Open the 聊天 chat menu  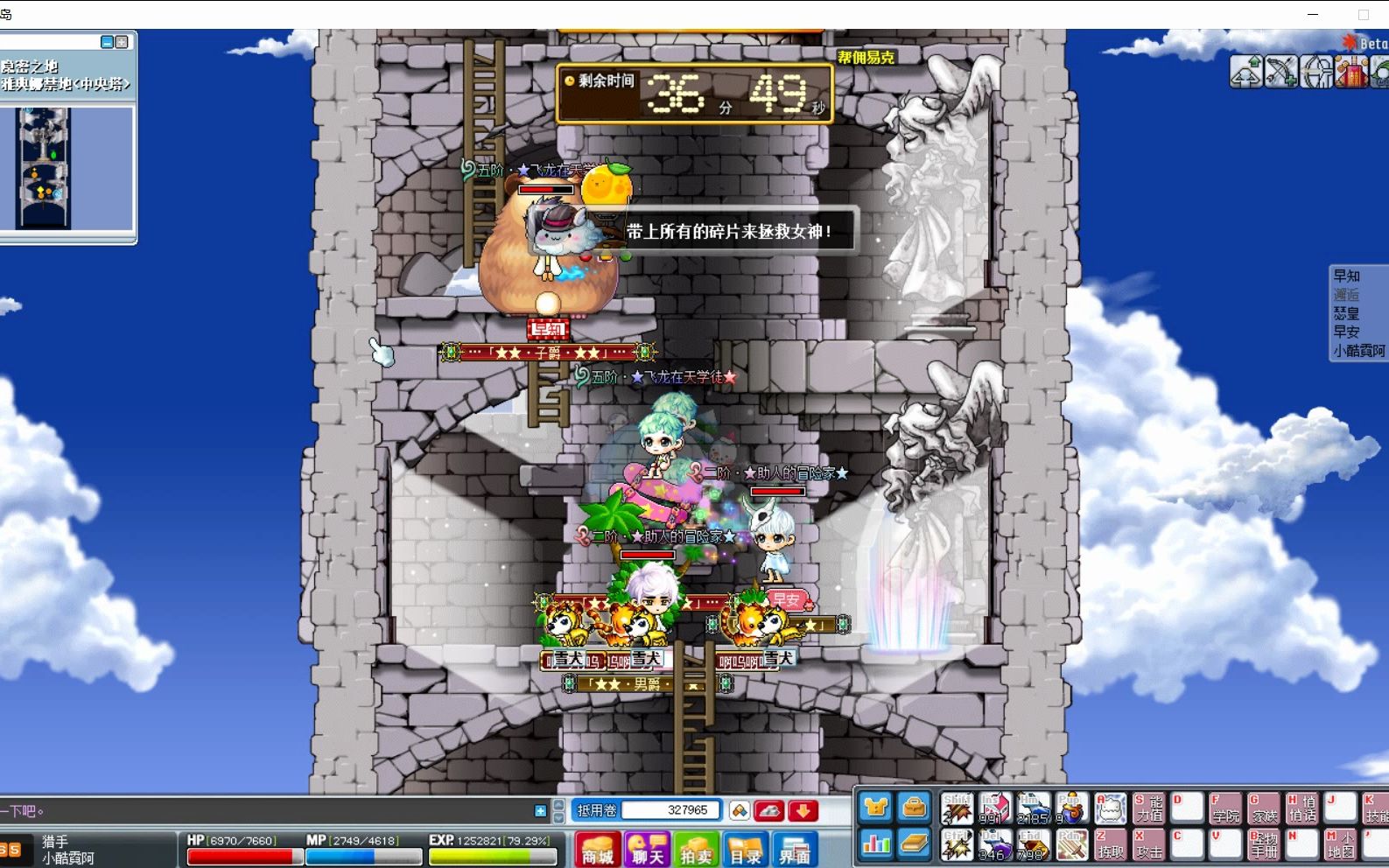point(647,850)
